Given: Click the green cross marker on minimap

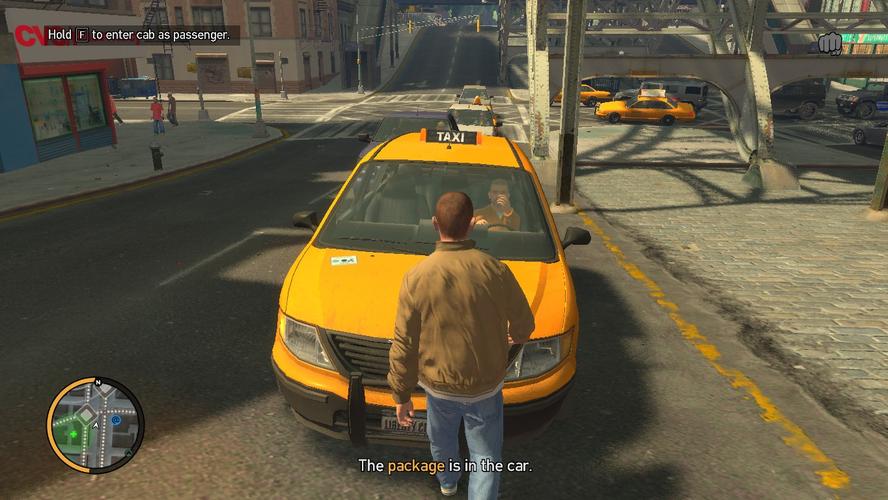Looking at the screenshot, I should click(x=72, y=435).
